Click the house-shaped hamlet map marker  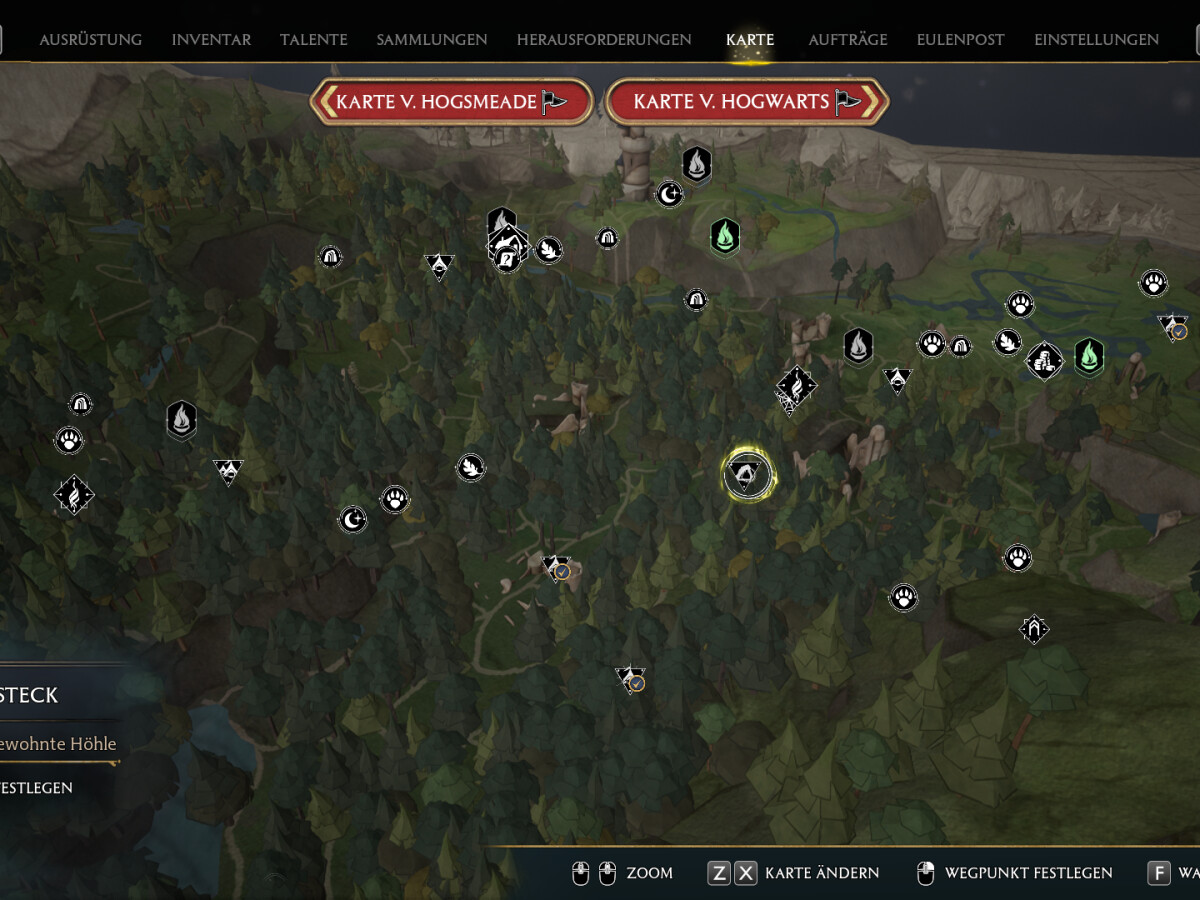point(1034,629)
